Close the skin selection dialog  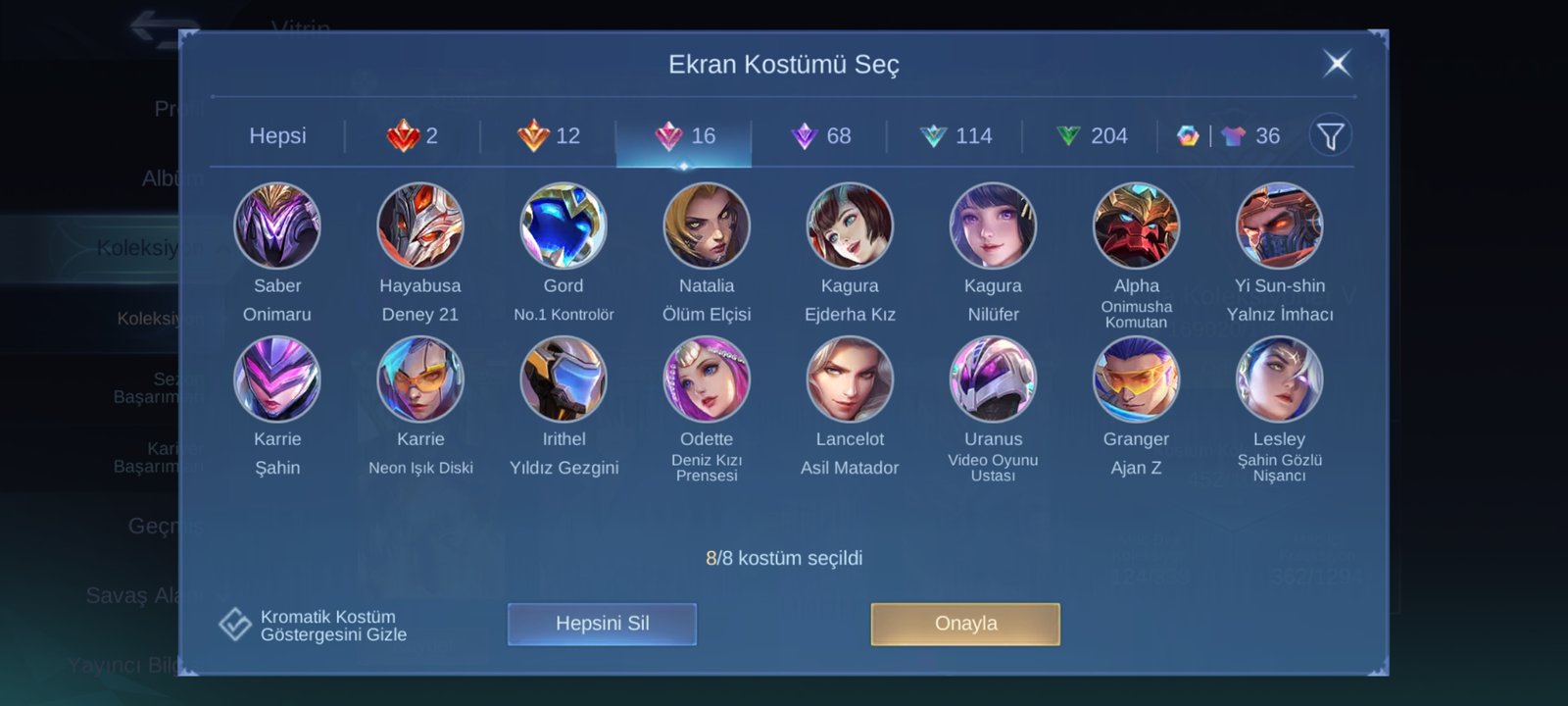pos(1337,64)
